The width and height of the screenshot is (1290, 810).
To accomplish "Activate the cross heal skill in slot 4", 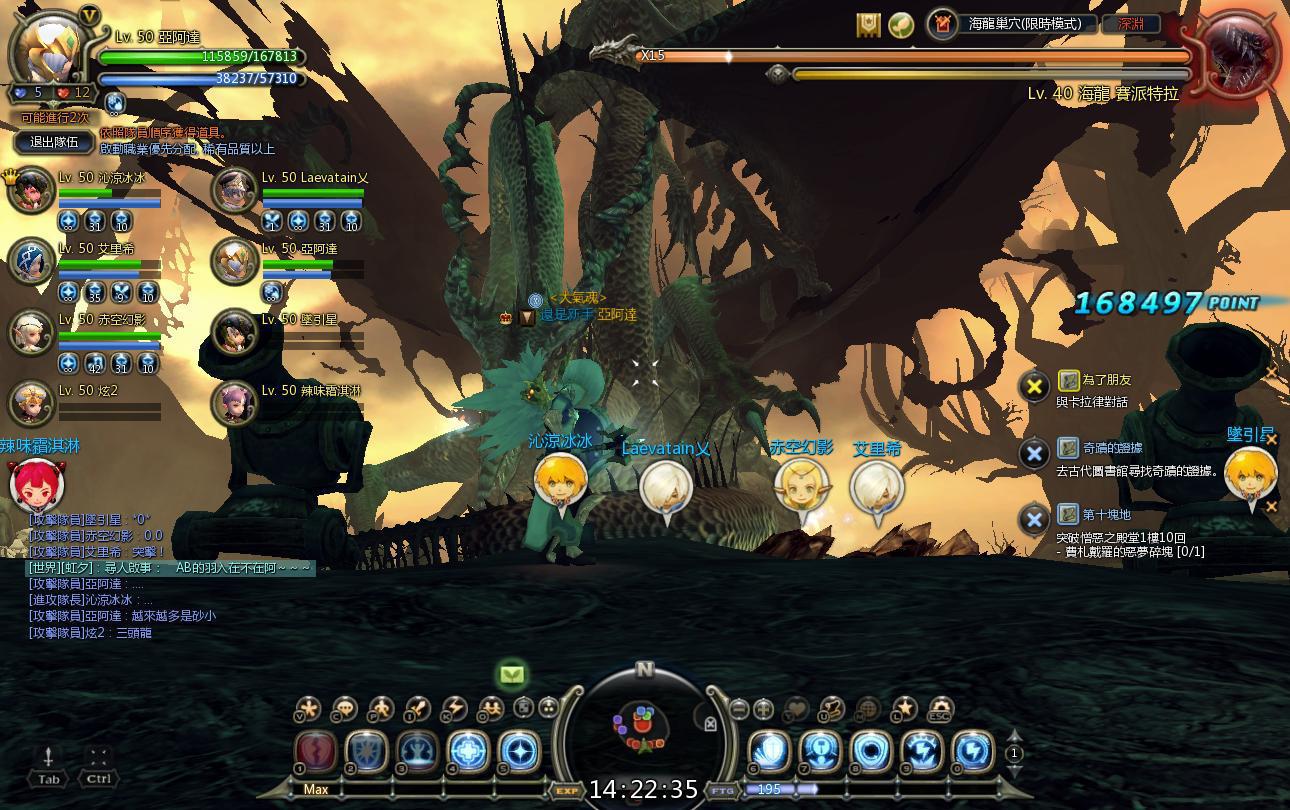I will point(467,752).
